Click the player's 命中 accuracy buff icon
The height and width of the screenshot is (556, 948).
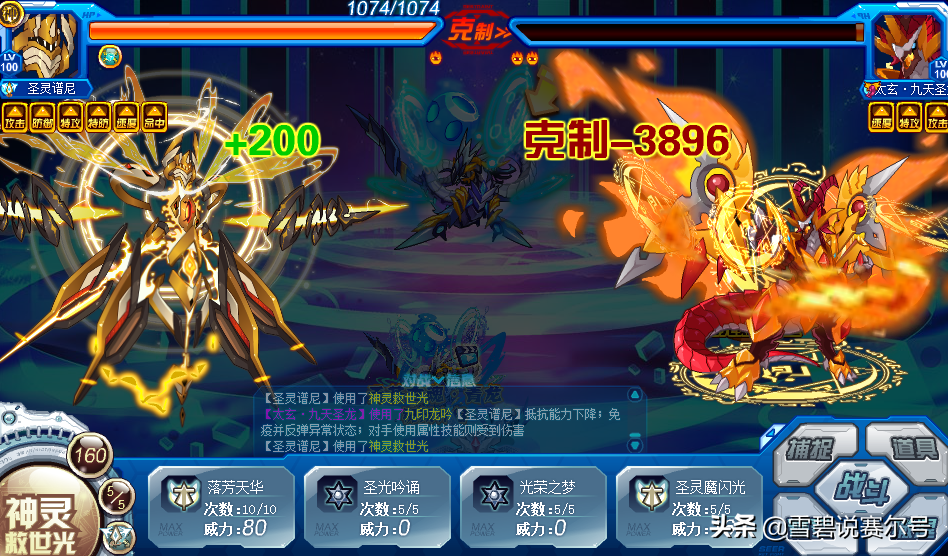(154, 116)
